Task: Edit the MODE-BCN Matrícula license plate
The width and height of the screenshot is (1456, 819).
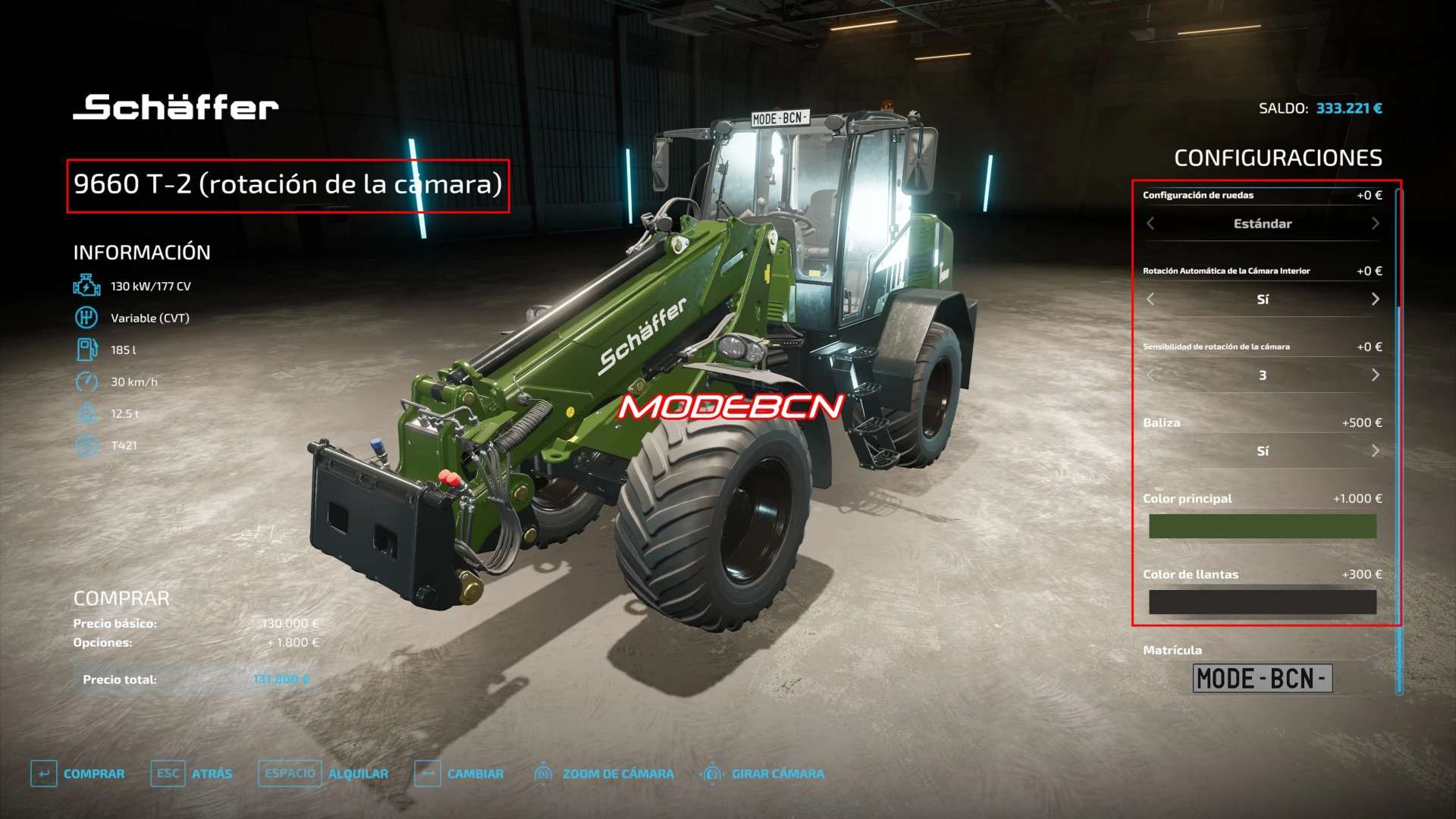Action: [1262, 678]
